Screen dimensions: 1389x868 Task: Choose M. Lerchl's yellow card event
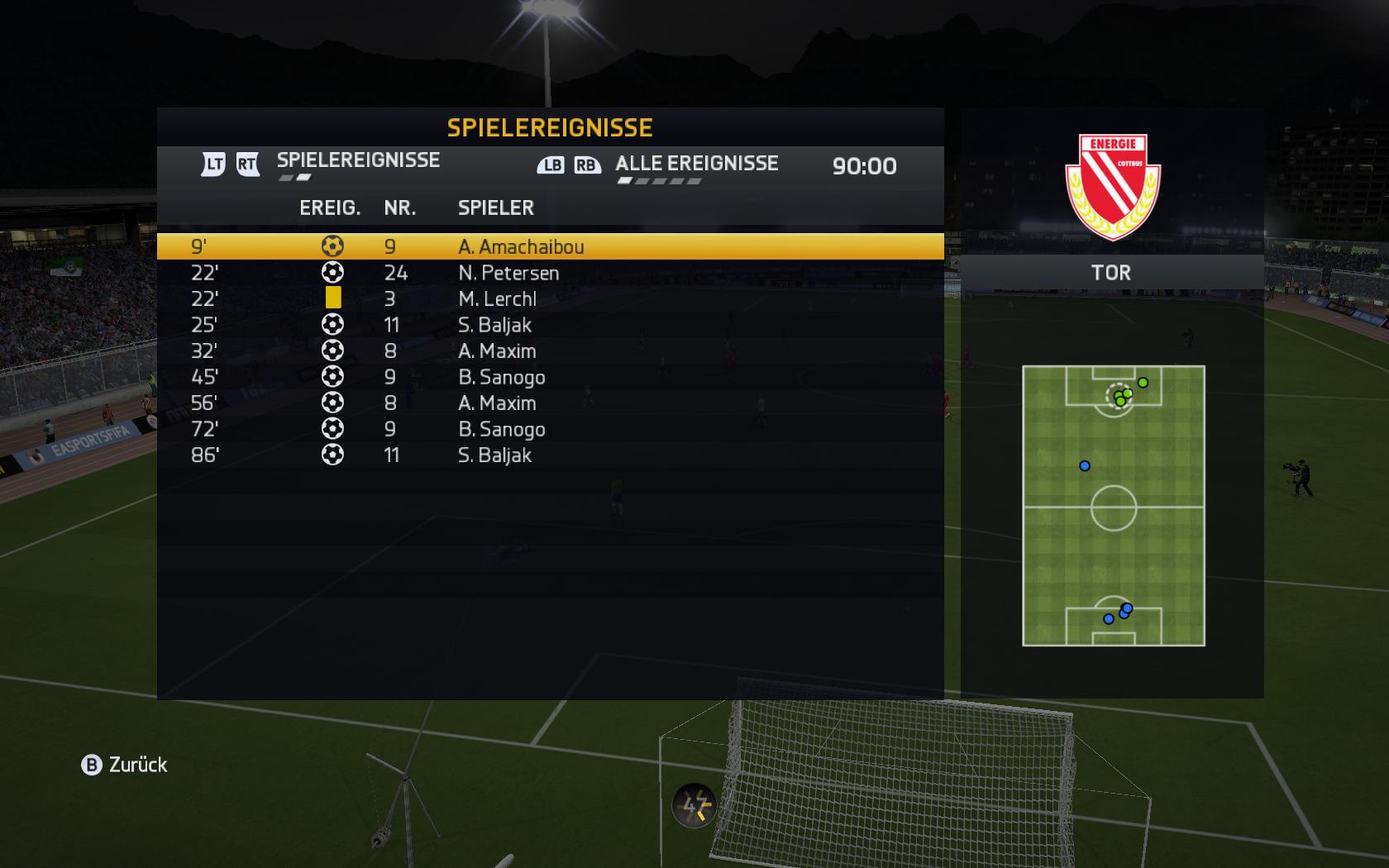[x=550, y=298]
